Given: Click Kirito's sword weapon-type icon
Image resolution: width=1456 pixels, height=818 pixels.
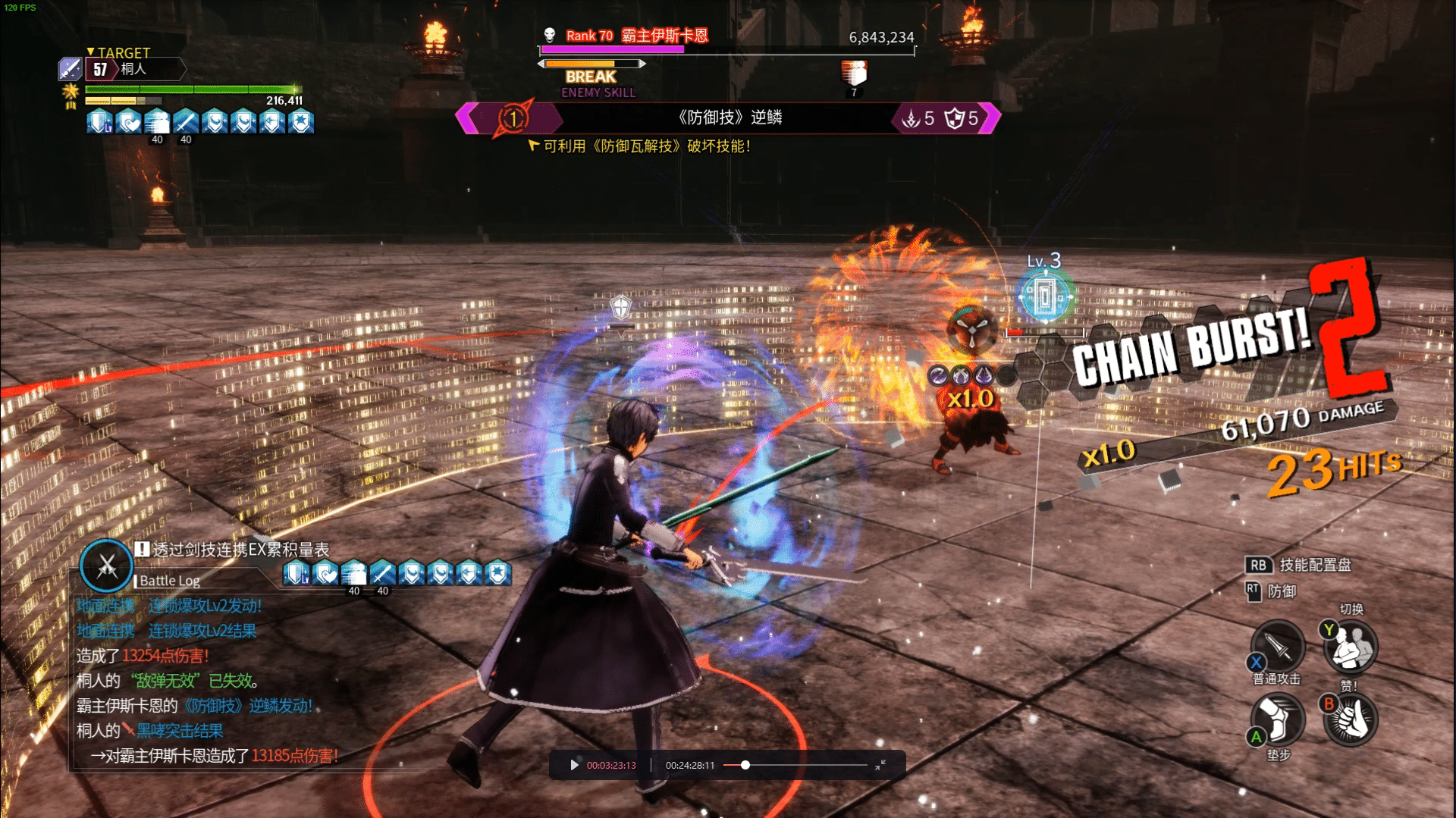Looking at the screenshot, I should click(70, 69).
